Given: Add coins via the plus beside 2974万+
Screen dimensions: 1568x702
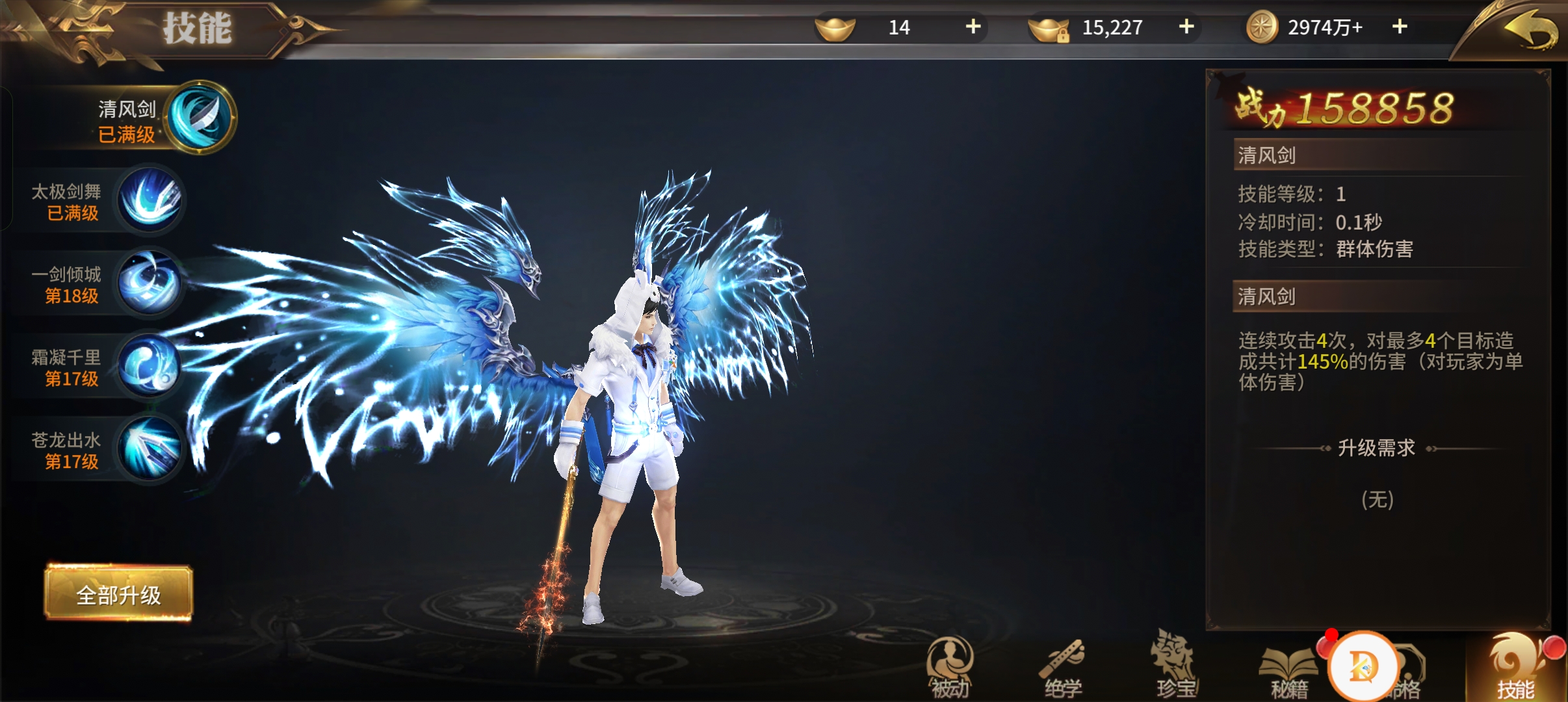Looking at the screenshot, I should (1399, 27).
